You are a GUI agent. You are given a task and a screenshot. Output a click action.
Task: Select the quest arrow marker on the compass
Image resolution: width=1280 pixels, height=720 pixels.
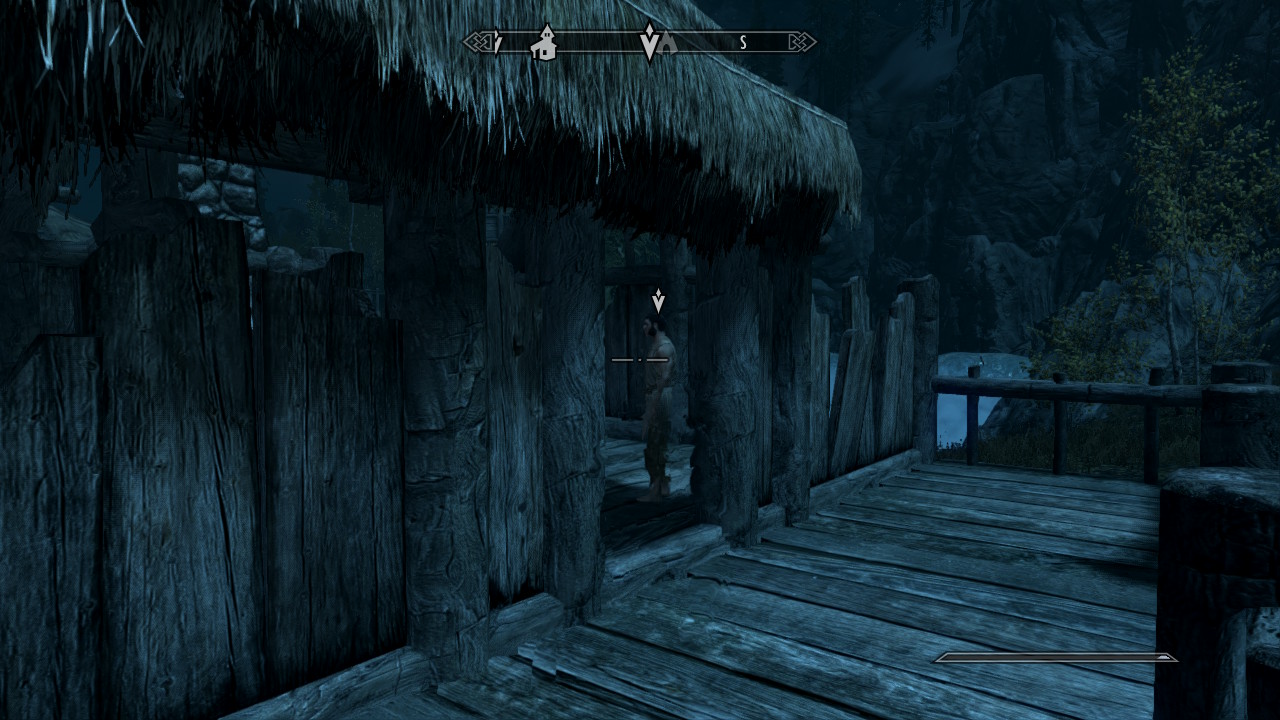[649, 42]
